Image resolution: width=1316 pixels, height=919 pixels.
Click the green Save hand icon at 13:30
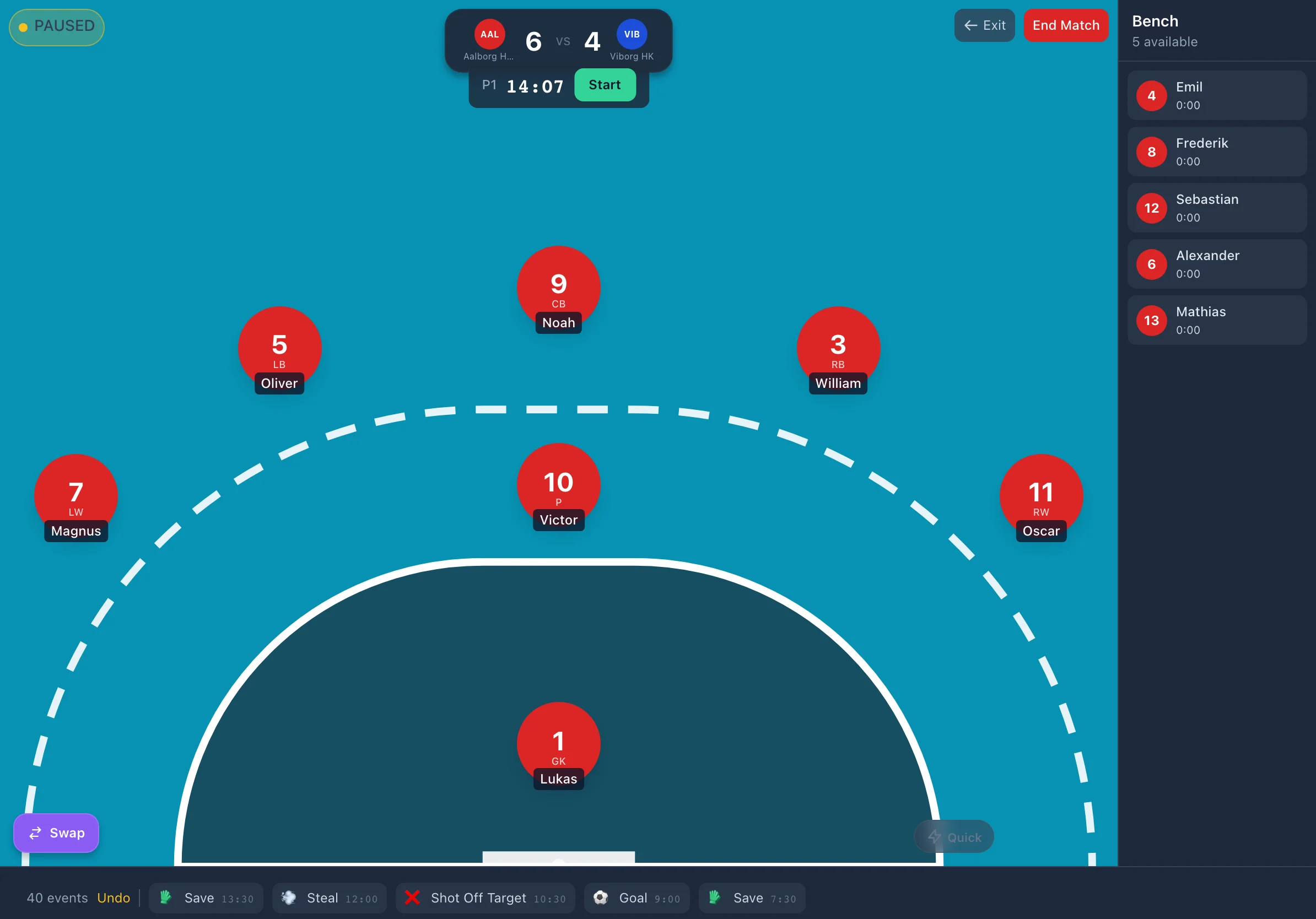(168, 898)
